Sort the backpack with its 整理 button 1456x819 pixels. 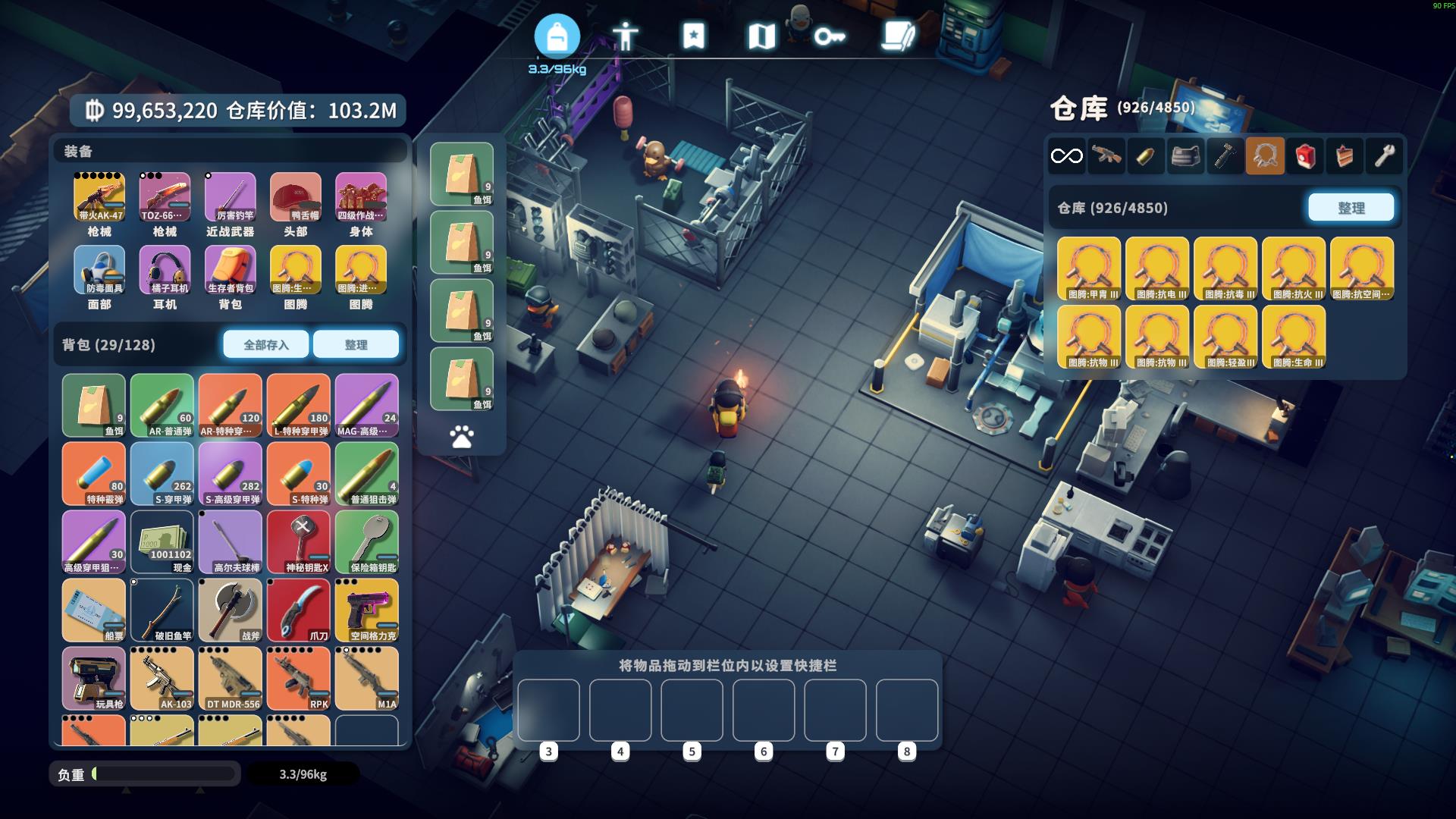click(356, 344)
